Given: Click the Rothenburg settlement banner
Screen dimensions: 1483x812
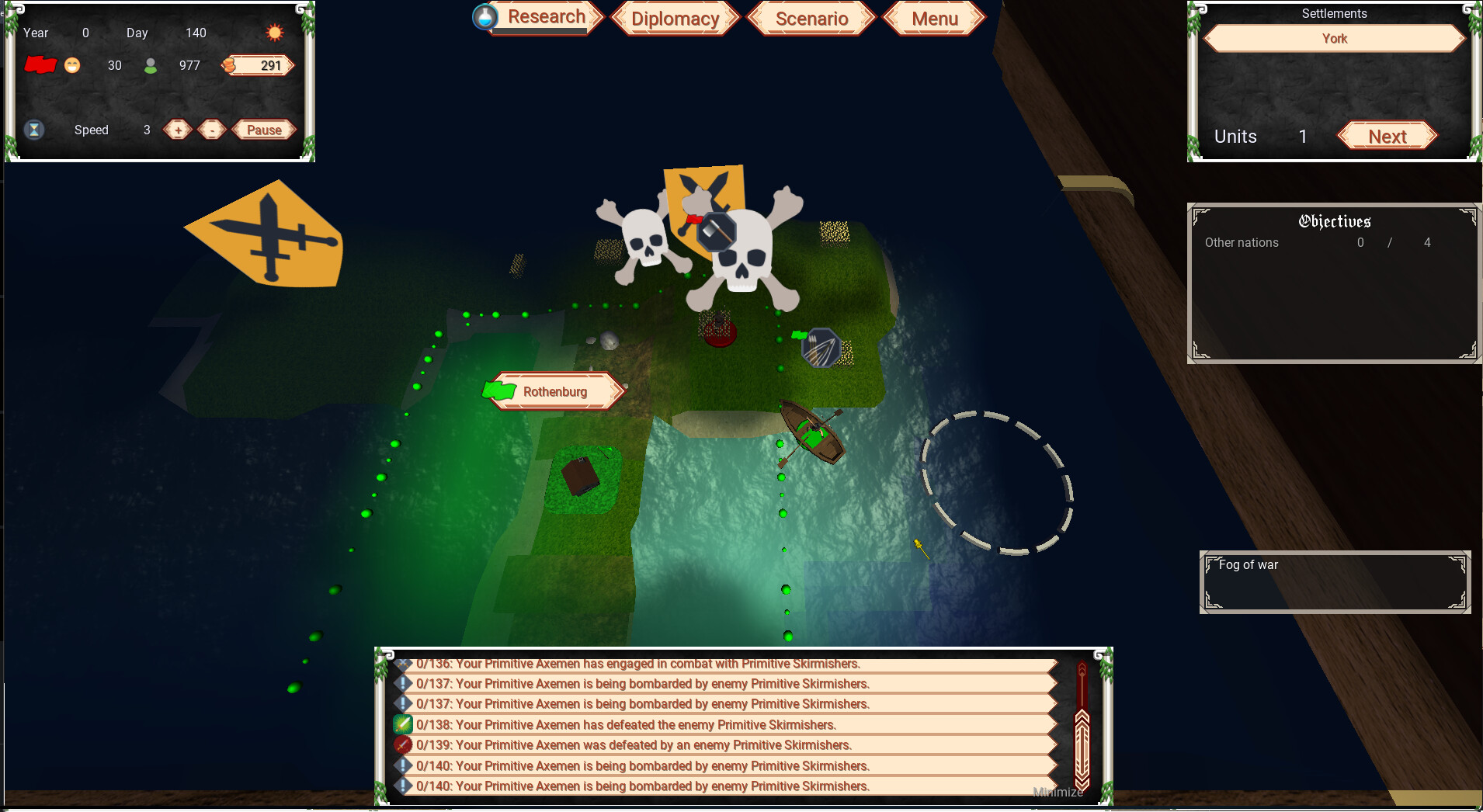Looking at the screenshot, I should click(x=554, y=391).
